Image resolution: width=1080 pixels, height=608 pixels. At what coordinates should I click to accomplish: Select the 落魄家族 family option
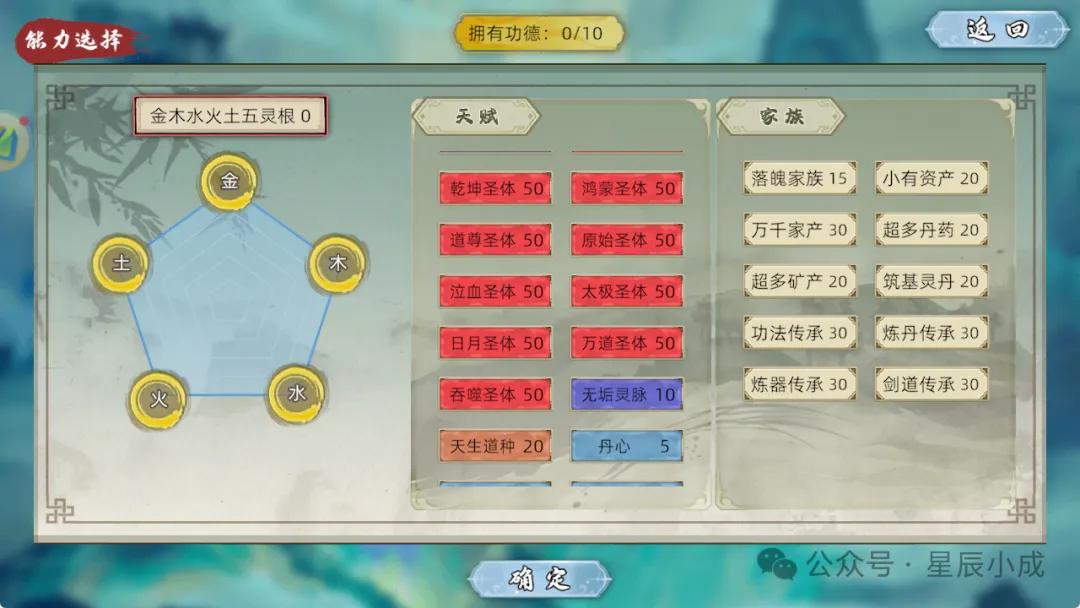pyautogui.click(x=799, y=179)
